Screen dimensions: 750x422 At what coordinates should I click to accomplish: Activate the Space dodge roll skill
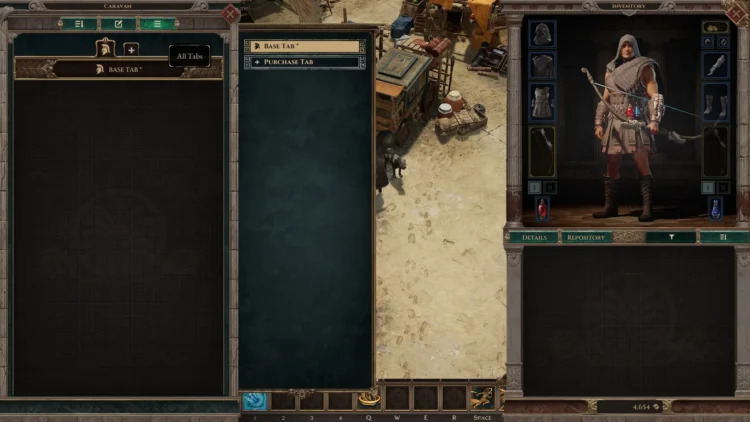click(483, 398)
